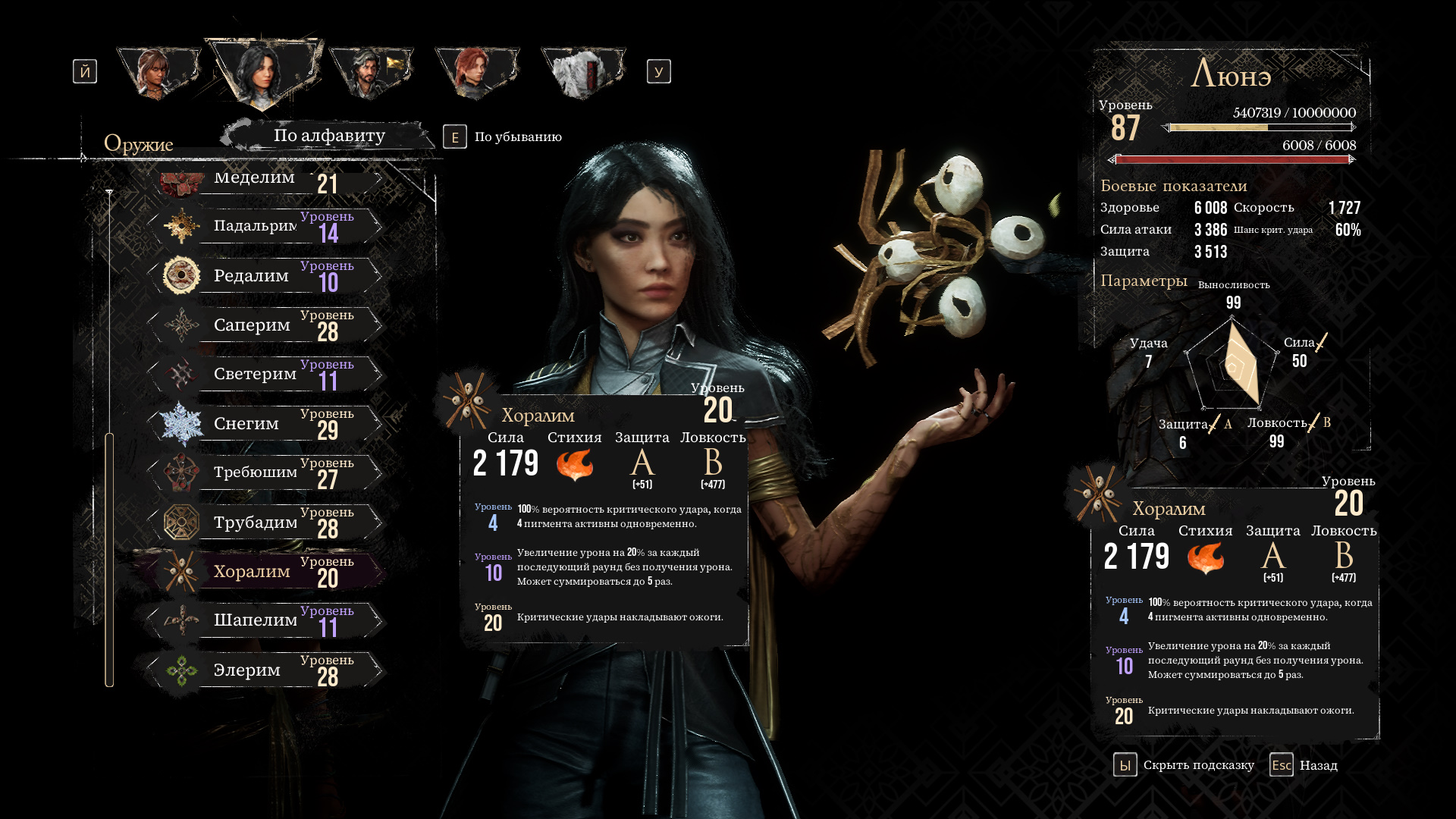Select the Требюшим weapon
Viewport: 1456px width, 819px height.
tap(258, 472)
